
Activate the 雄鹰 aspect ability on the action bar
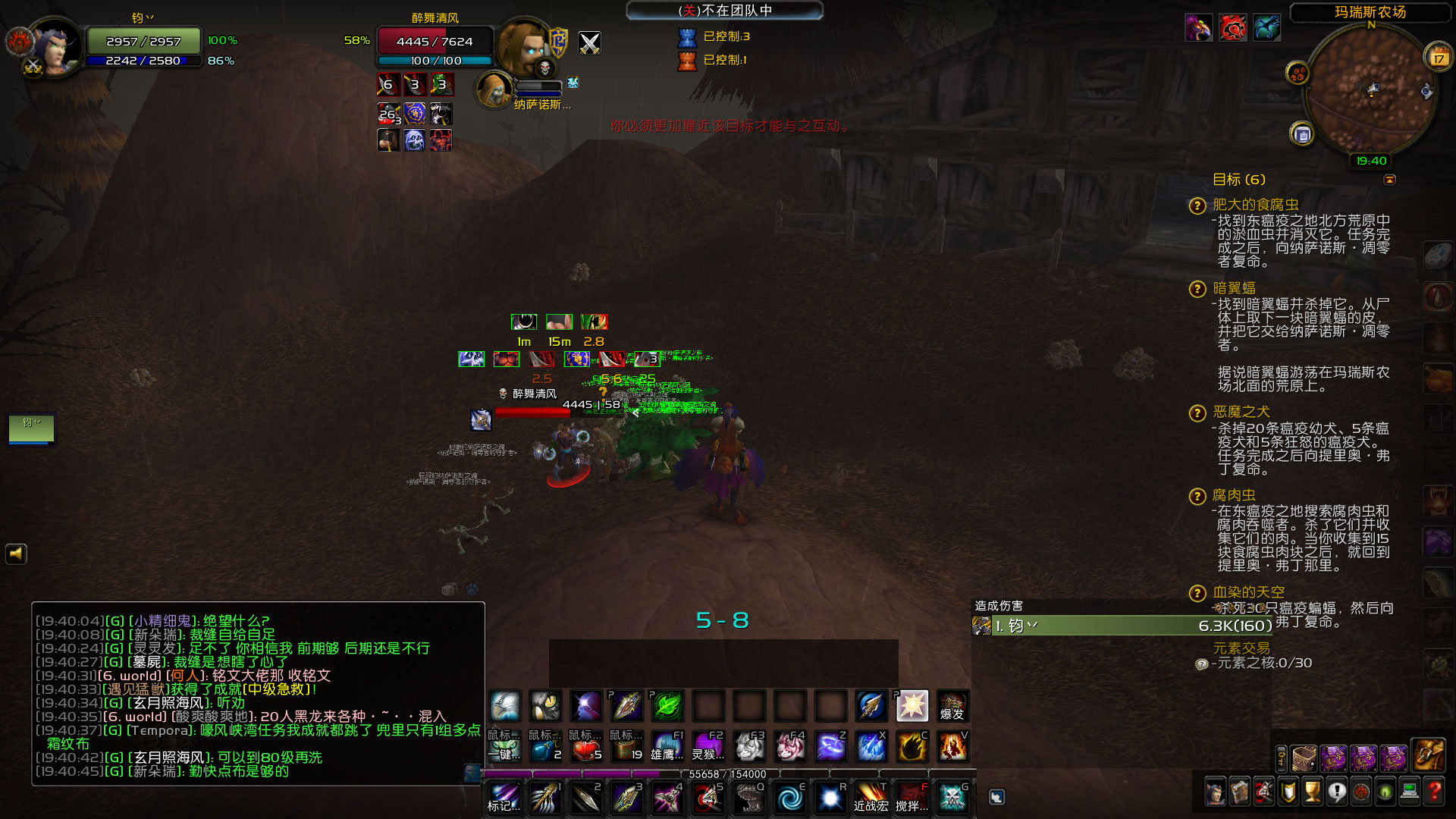tap(667, 745)
